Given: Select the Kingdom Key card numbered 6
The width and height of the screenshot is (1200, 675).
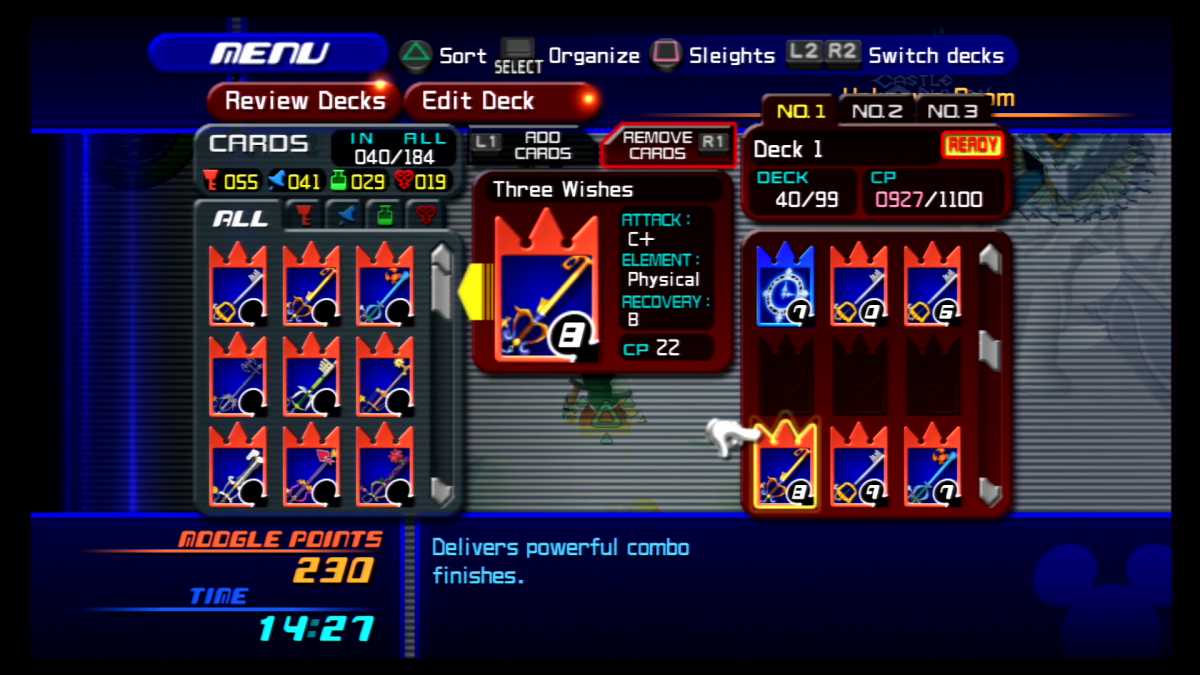Looking at the screenshot, I should [933, 285].
